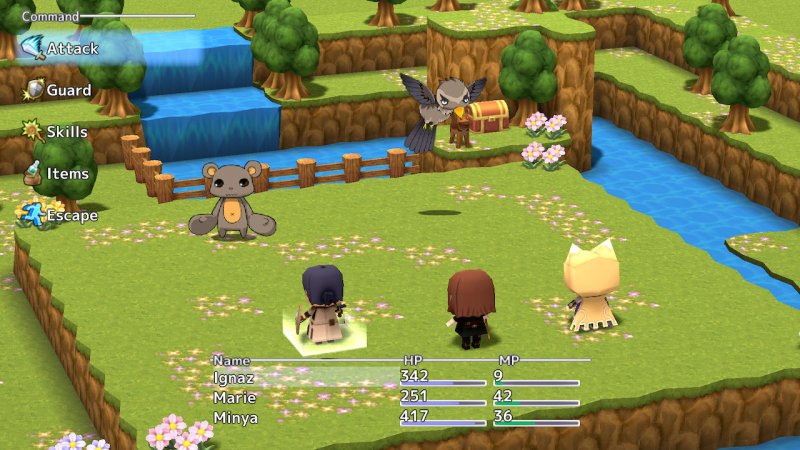
Task: Open the Items command menu
Action: (66, 174)
